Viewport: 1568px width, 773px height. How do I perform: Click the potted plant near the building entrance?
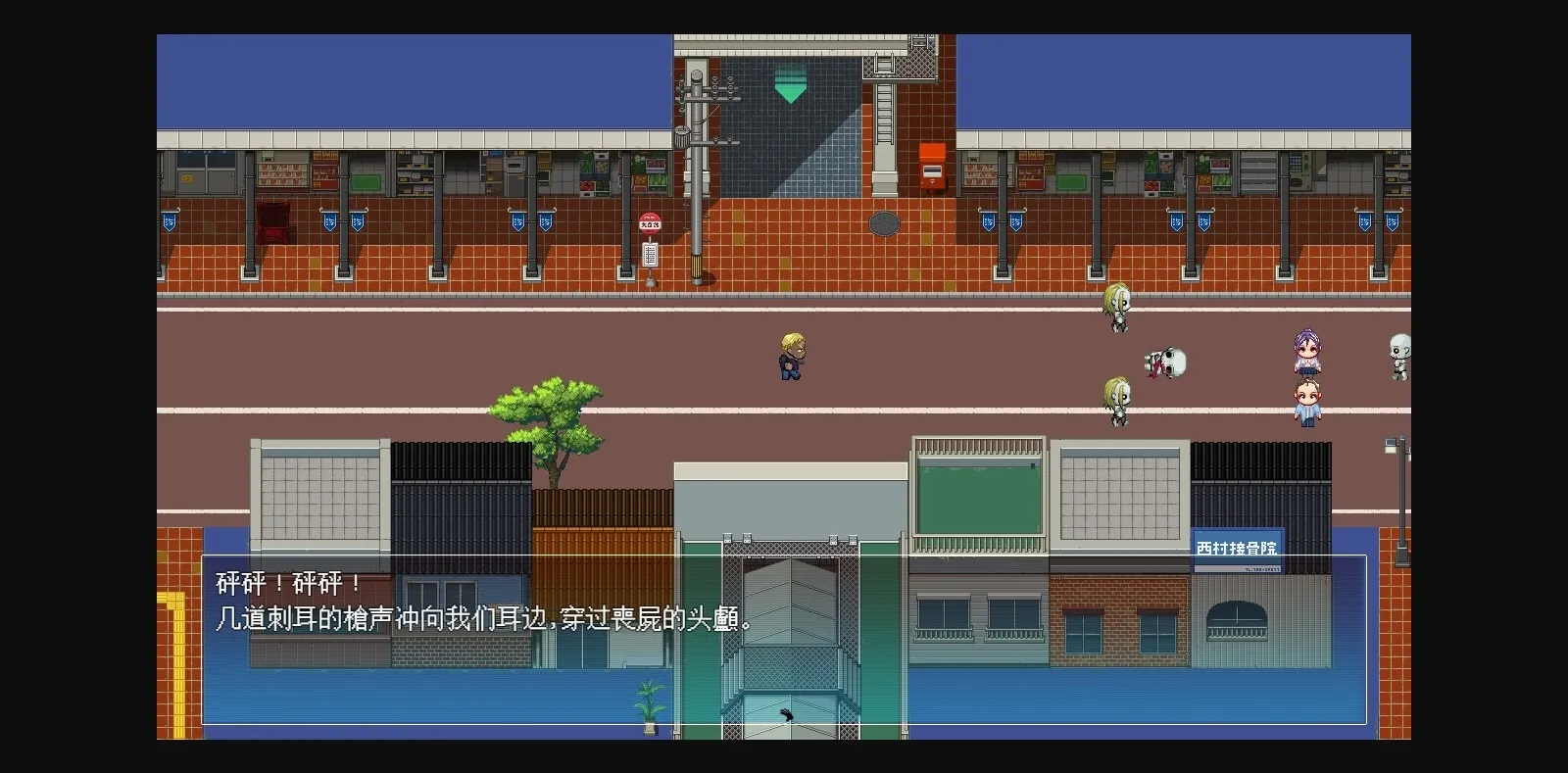click(650, 707)
